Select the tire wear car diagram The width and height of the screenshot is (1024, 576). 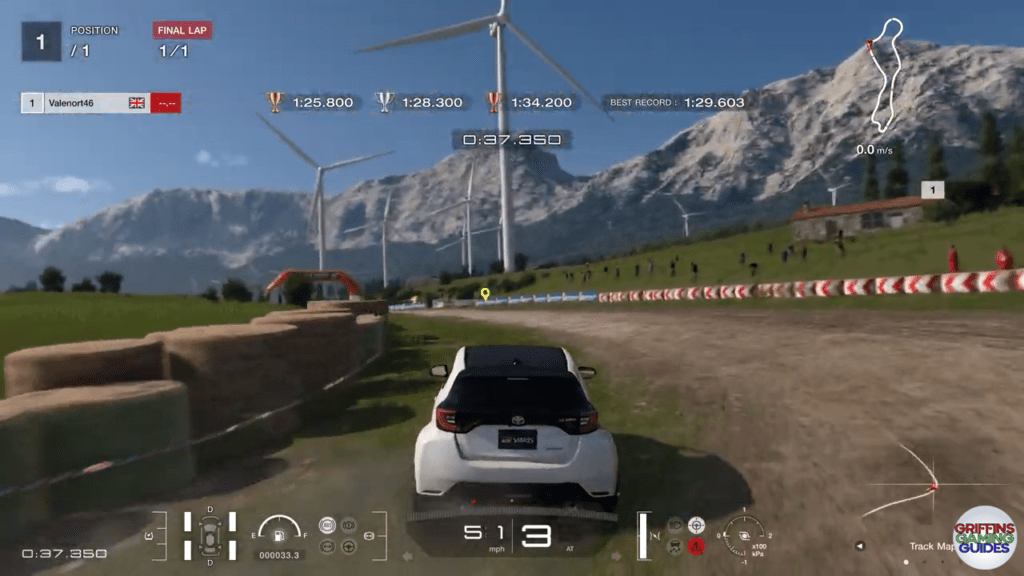click(x=210, y=536)
